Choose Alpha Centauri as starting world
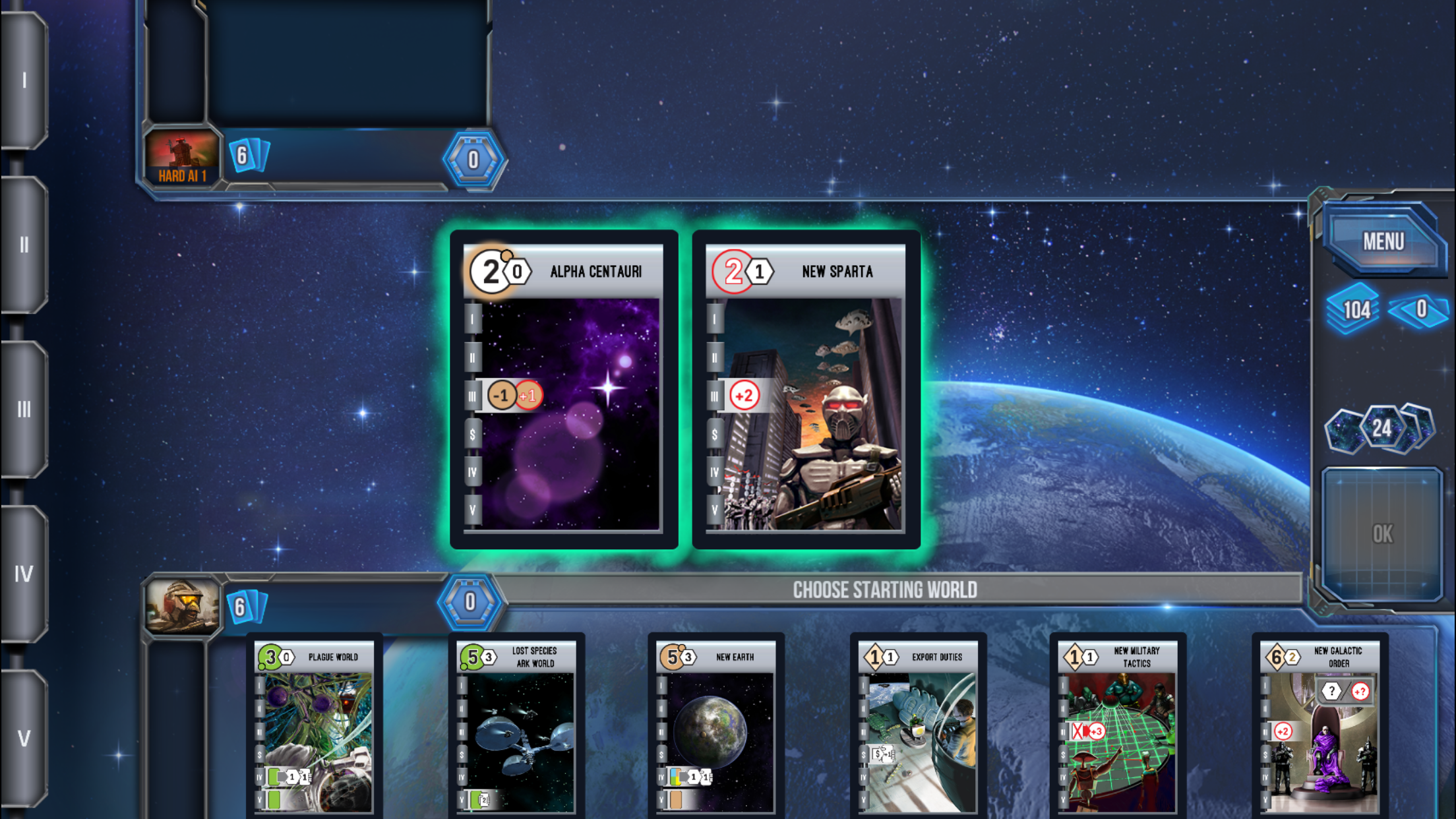 click(564, 389)
